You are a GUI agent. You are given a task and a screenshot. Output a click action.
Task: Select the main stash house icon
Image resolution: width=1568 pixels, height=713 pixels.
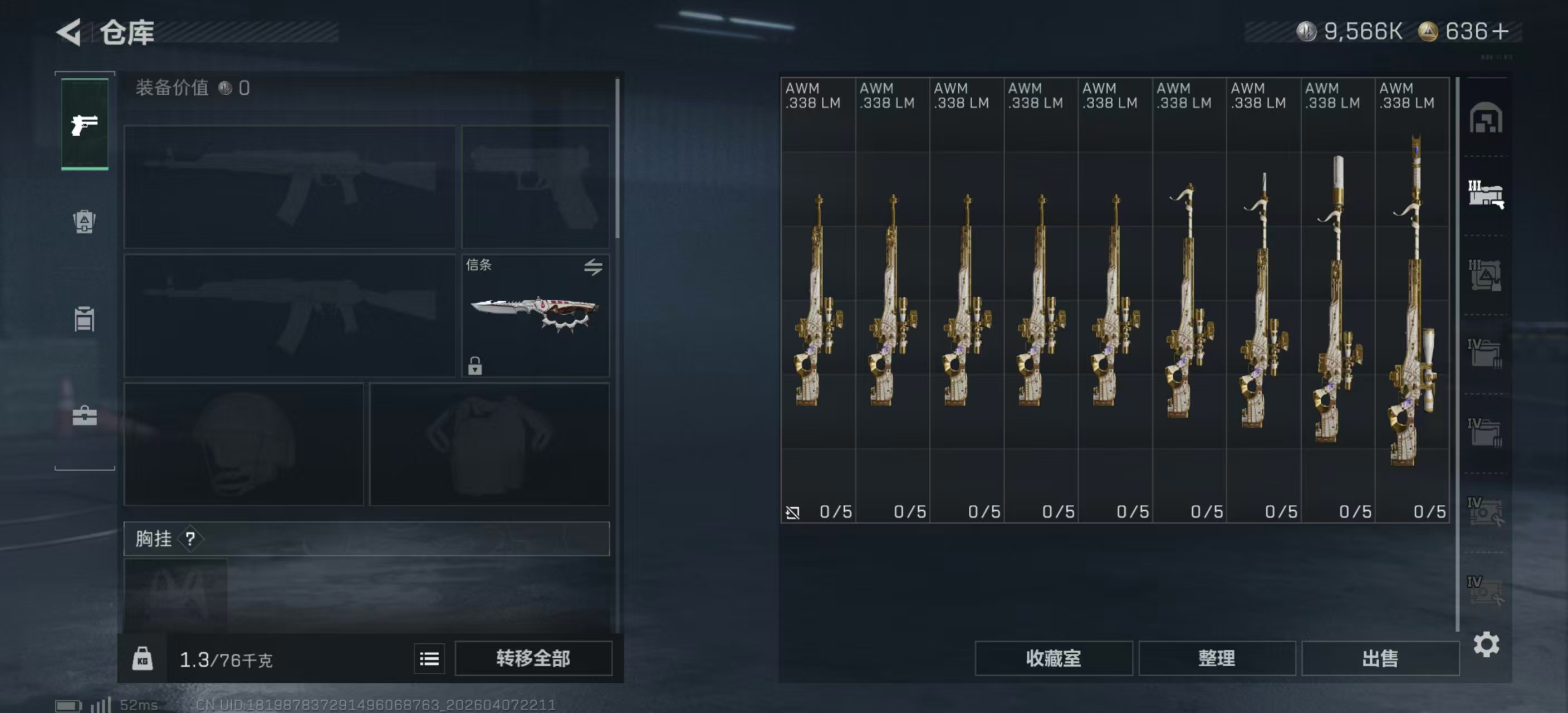1486,118
